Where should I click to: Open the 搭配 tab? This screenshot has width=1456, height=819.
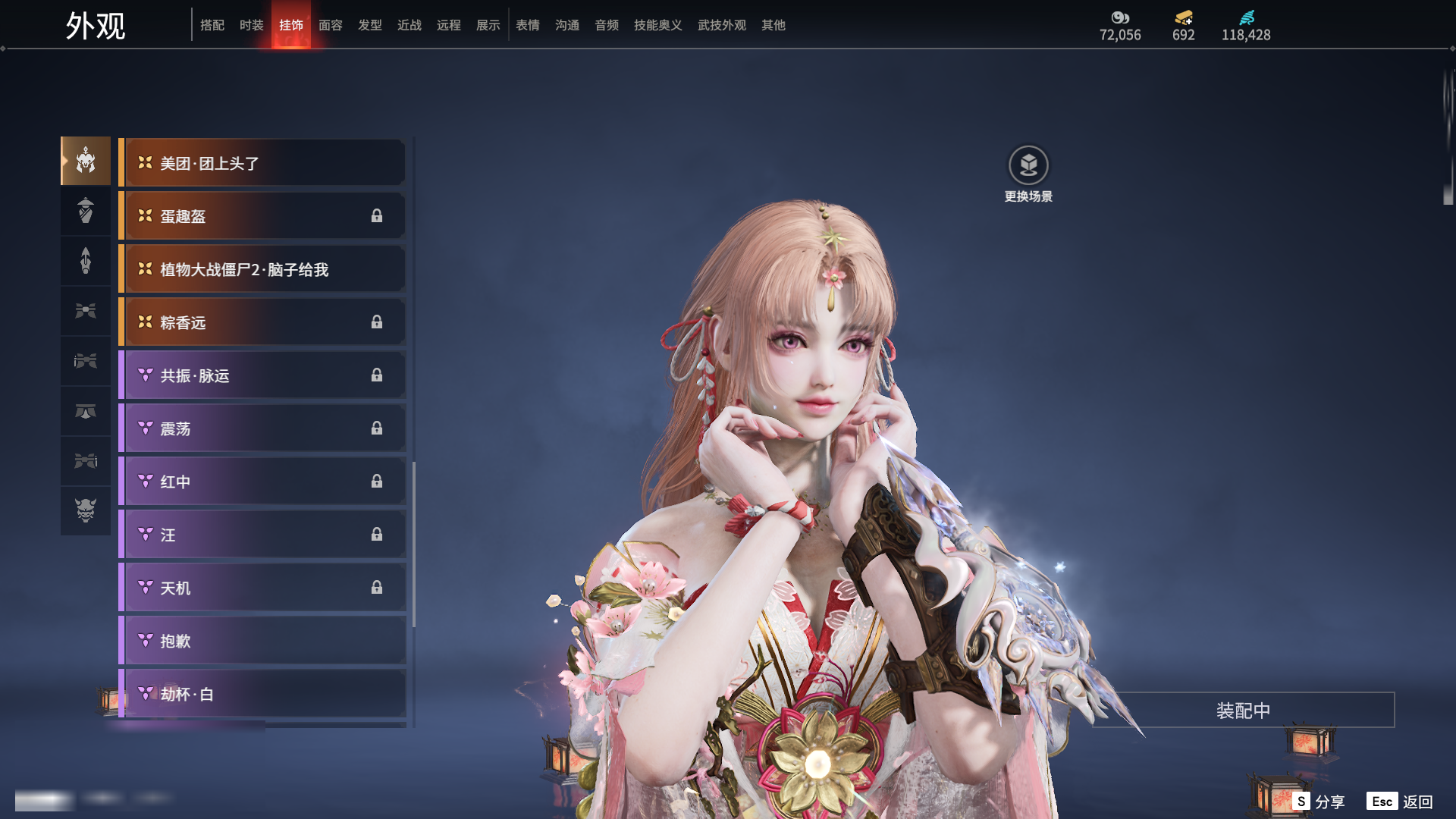pos(212,25)
